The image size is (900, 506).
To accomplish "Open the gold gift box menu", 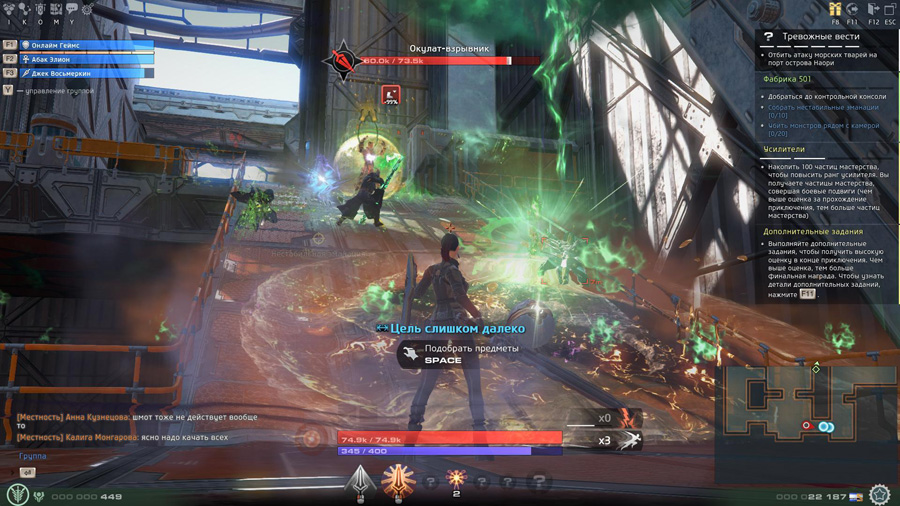I will pyautogui.click(x=835, y=8).
